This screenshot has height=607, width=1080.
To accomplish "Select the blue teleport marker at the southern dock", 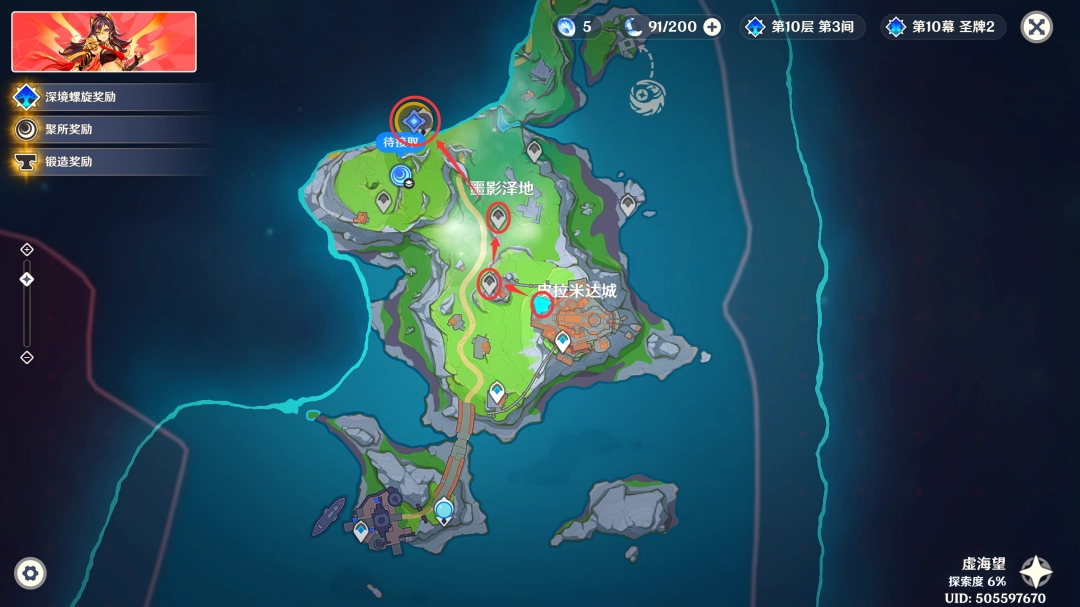I will tap(443, 510).
